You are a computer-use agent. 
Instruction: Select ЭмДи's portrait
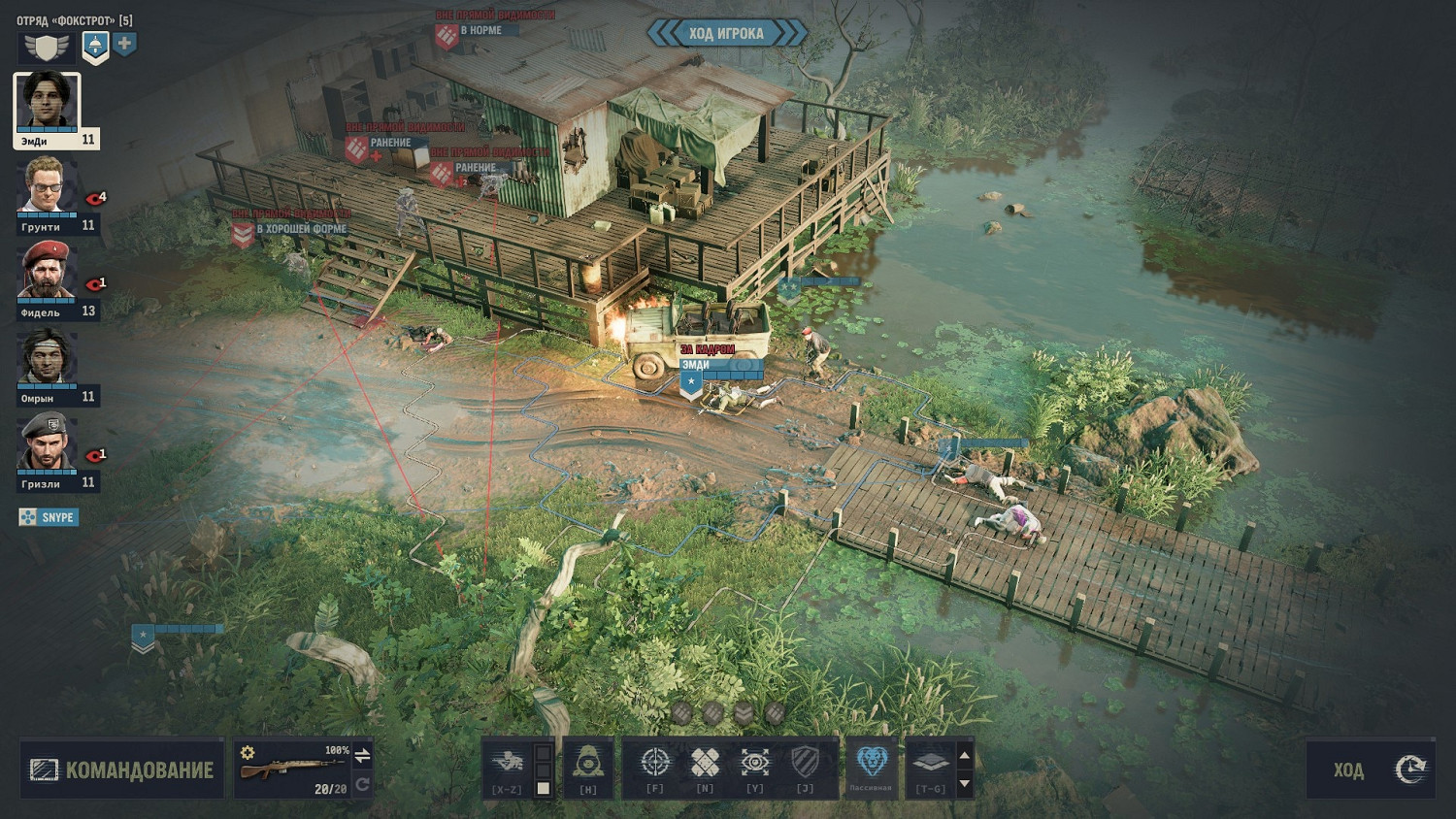tap(47, 104)
